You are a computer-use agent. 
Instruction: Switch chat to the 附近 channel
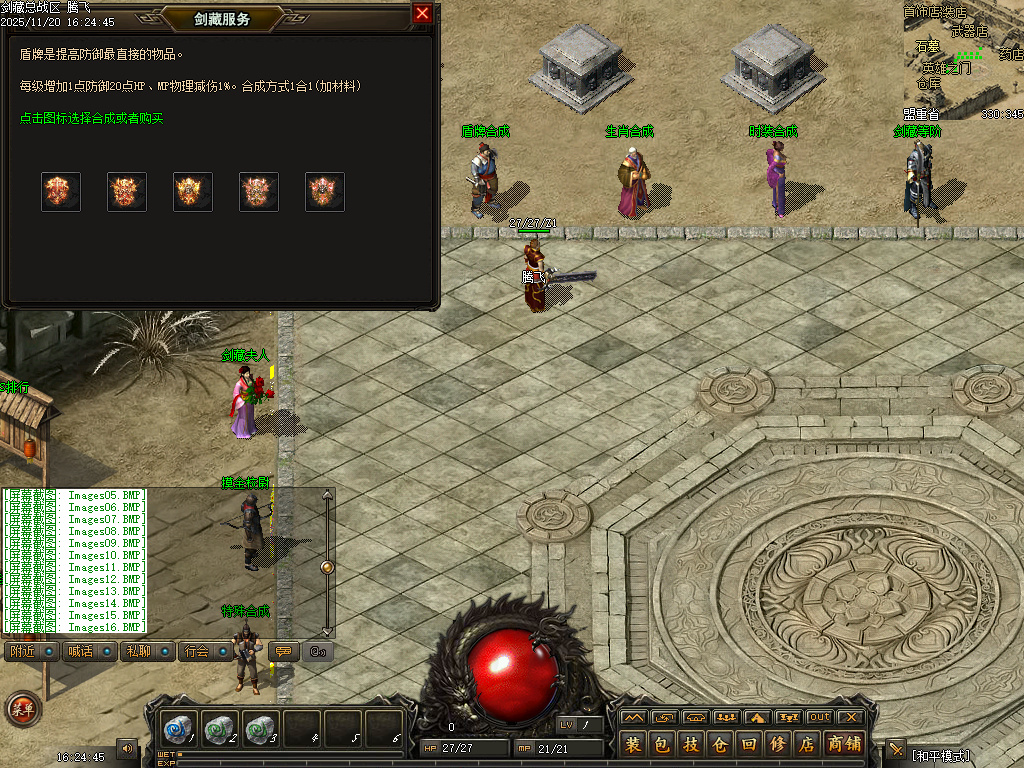[22, 652]
